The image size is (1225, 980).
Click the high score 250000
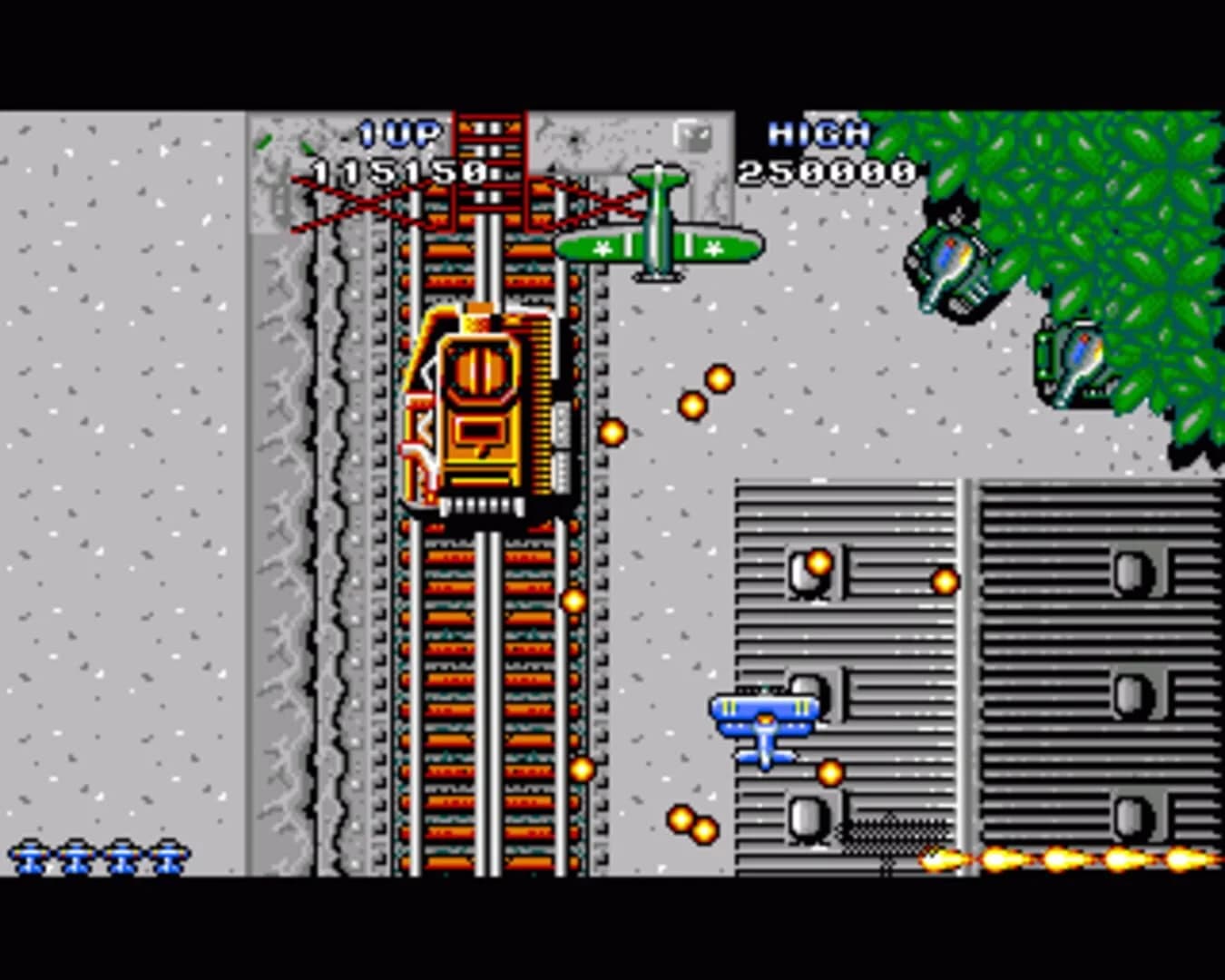pos(828,171)
